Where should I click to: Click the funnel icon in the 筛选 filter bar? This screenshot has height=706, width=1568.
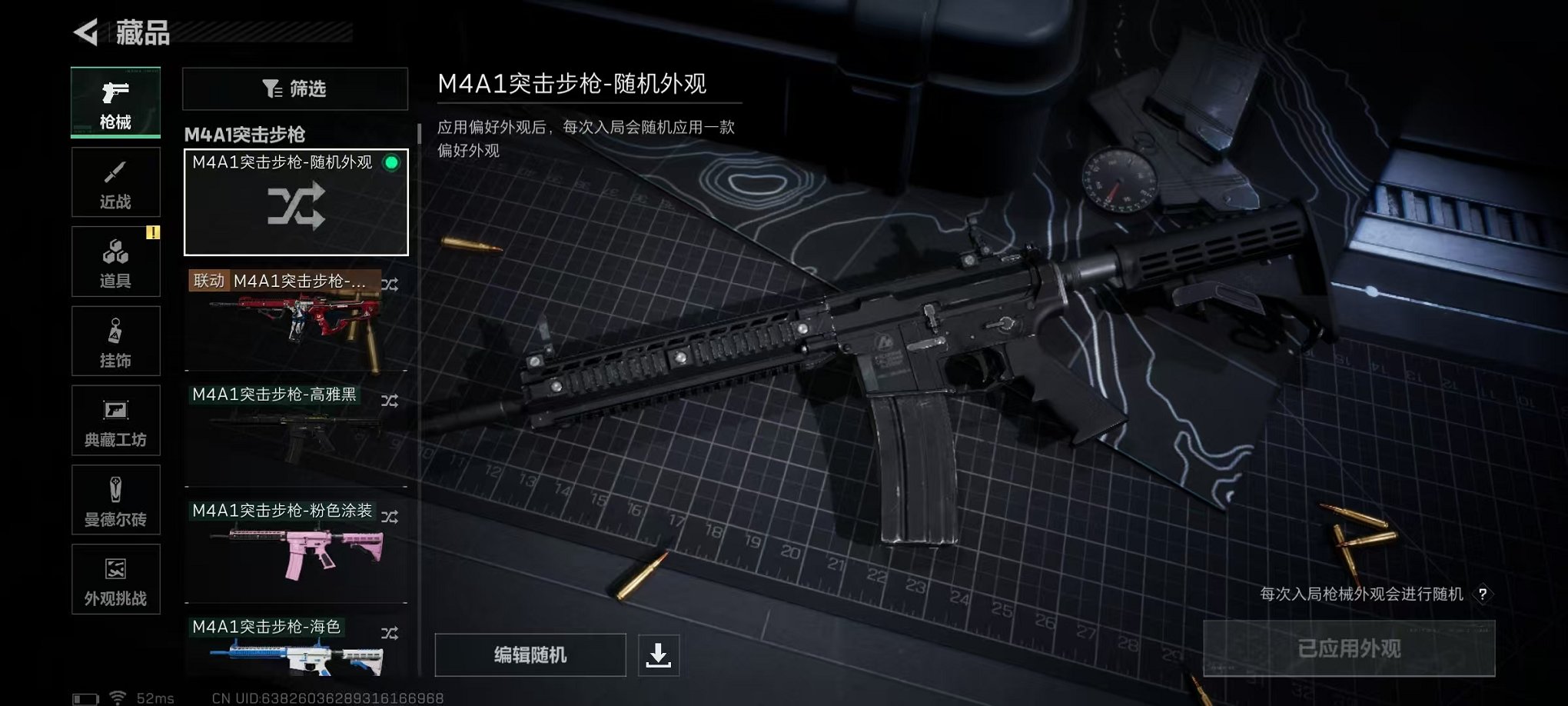(270, 88)
